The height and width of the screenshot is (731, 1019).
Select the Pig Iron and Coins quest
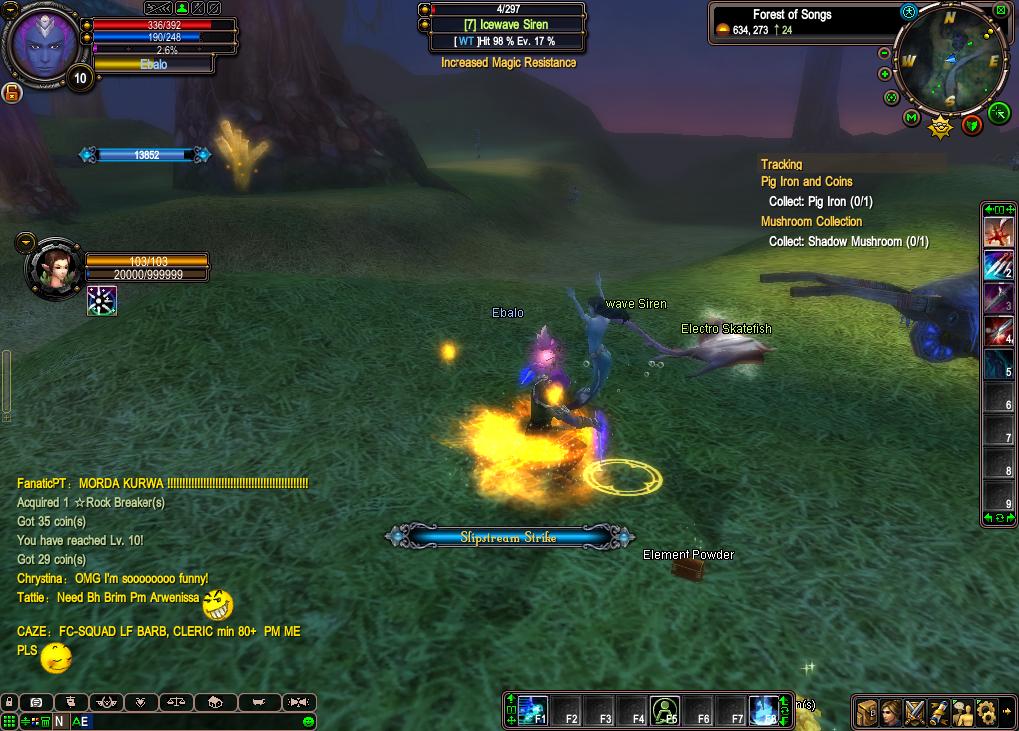point(806,182)
